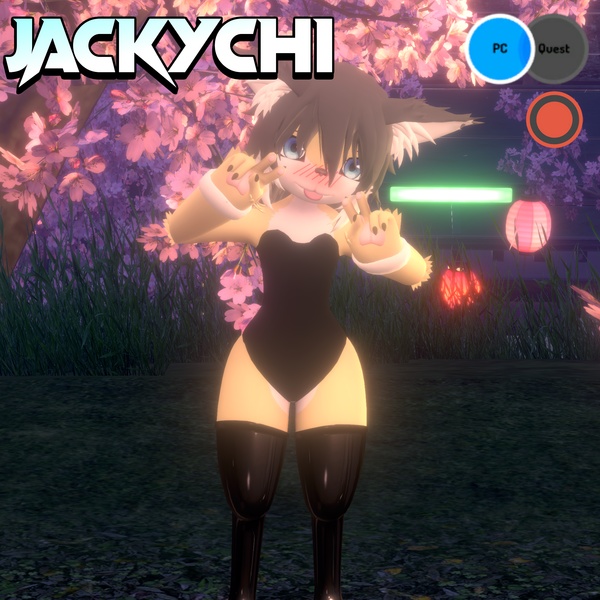
Task: Click the red circular record icon
Action: tap(554, 118)
